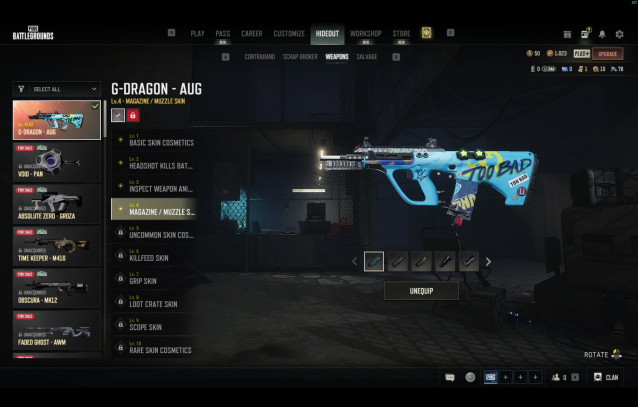Switch to the Salvage sub-tab

(367, 57)
